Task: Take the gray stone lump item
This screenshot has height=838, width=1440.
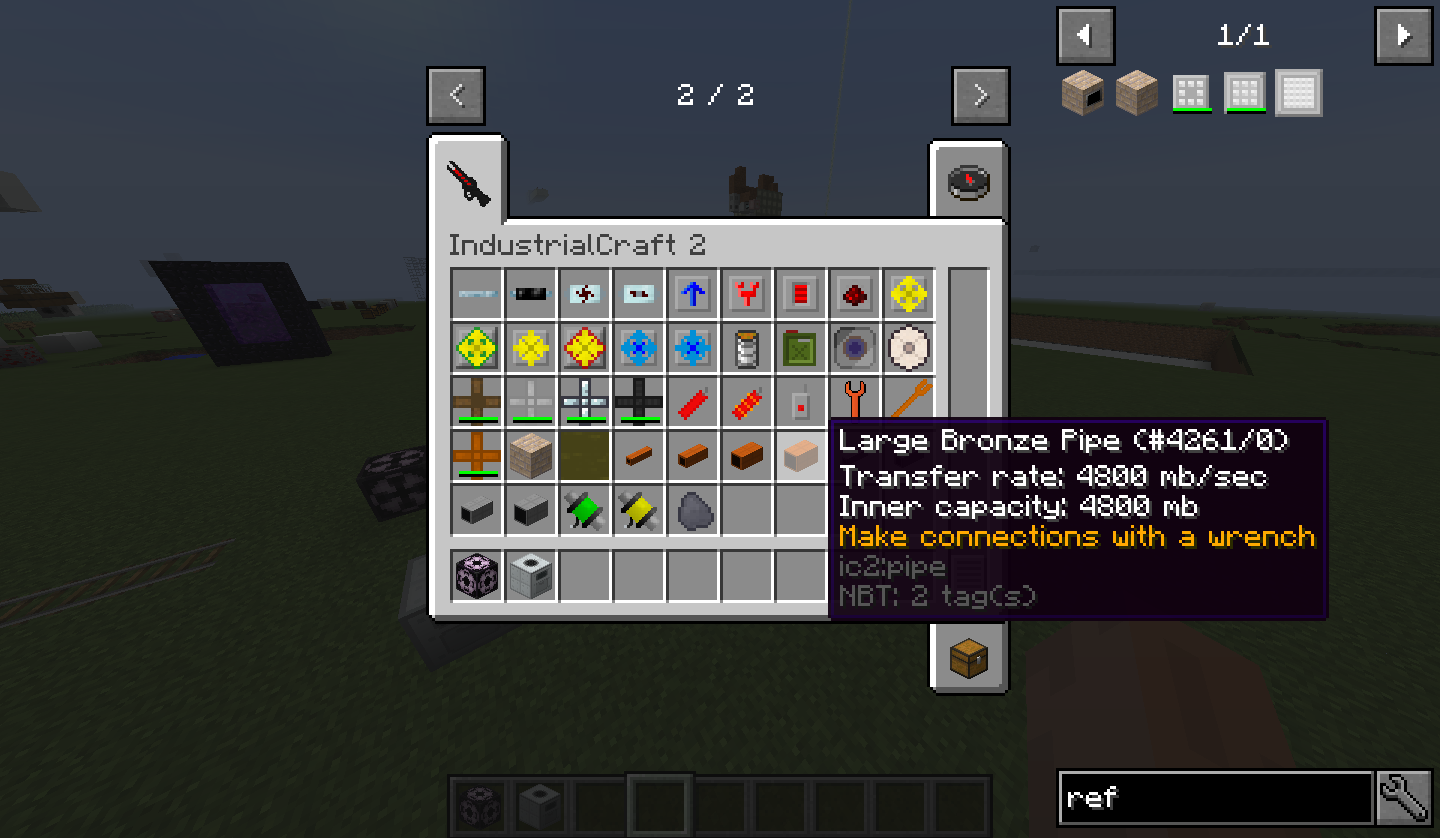Action: point(693,510)
